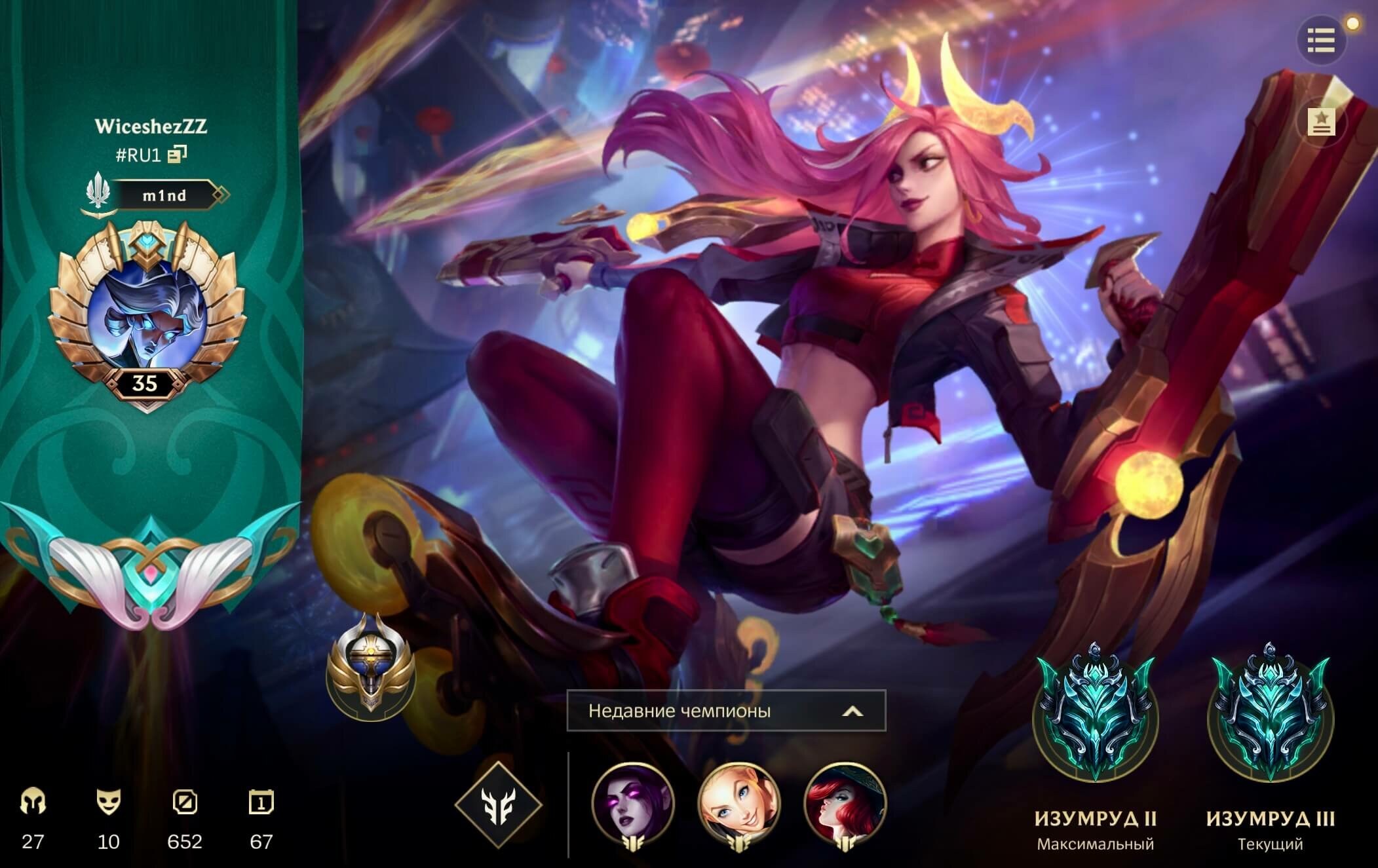This screenshot has height=868, width=1378.
Task: Open the list menu in the top corner
Action: 1321,41
